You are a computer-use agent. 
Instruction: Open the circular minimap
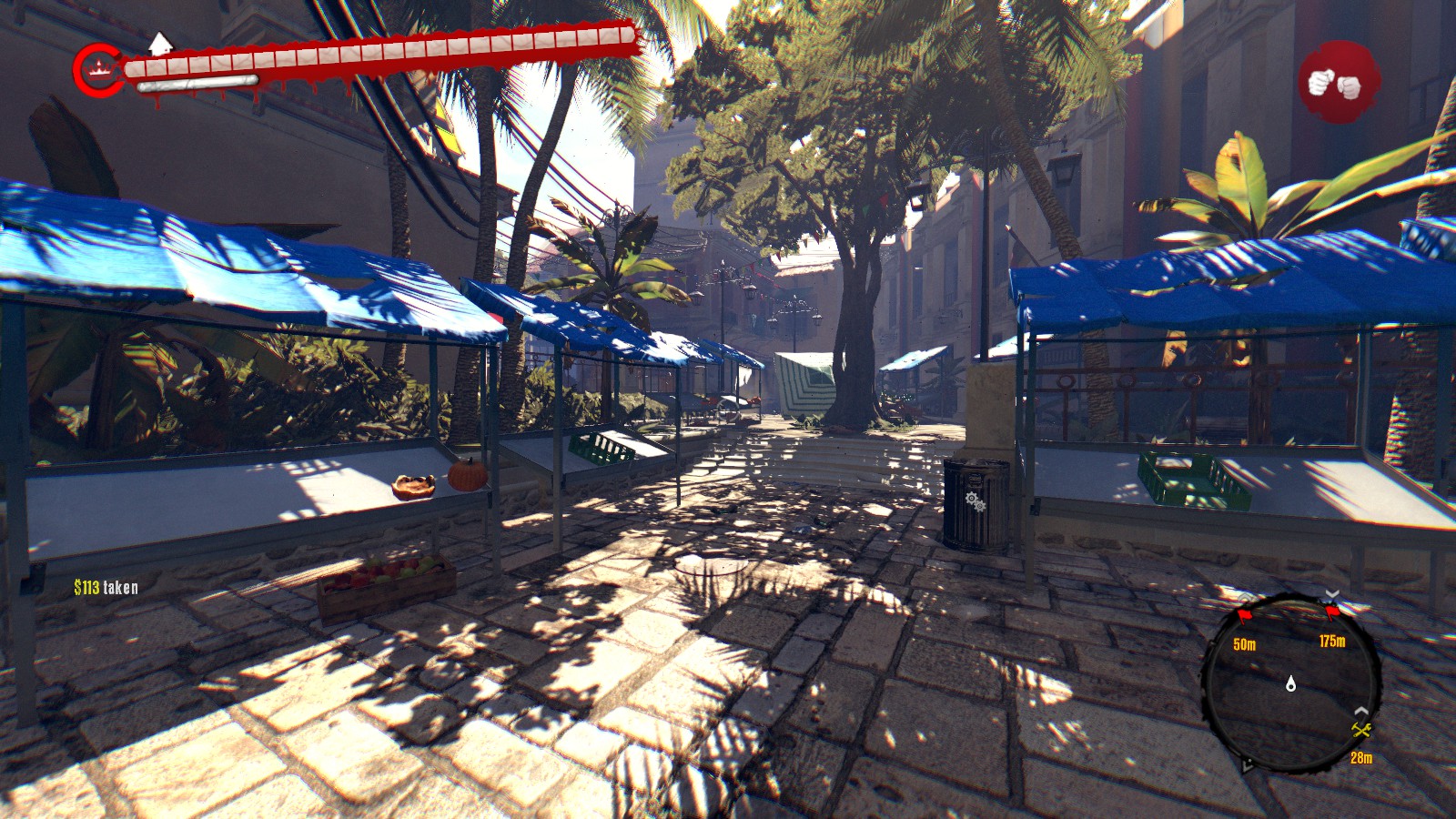click(x=1290, y=683)
